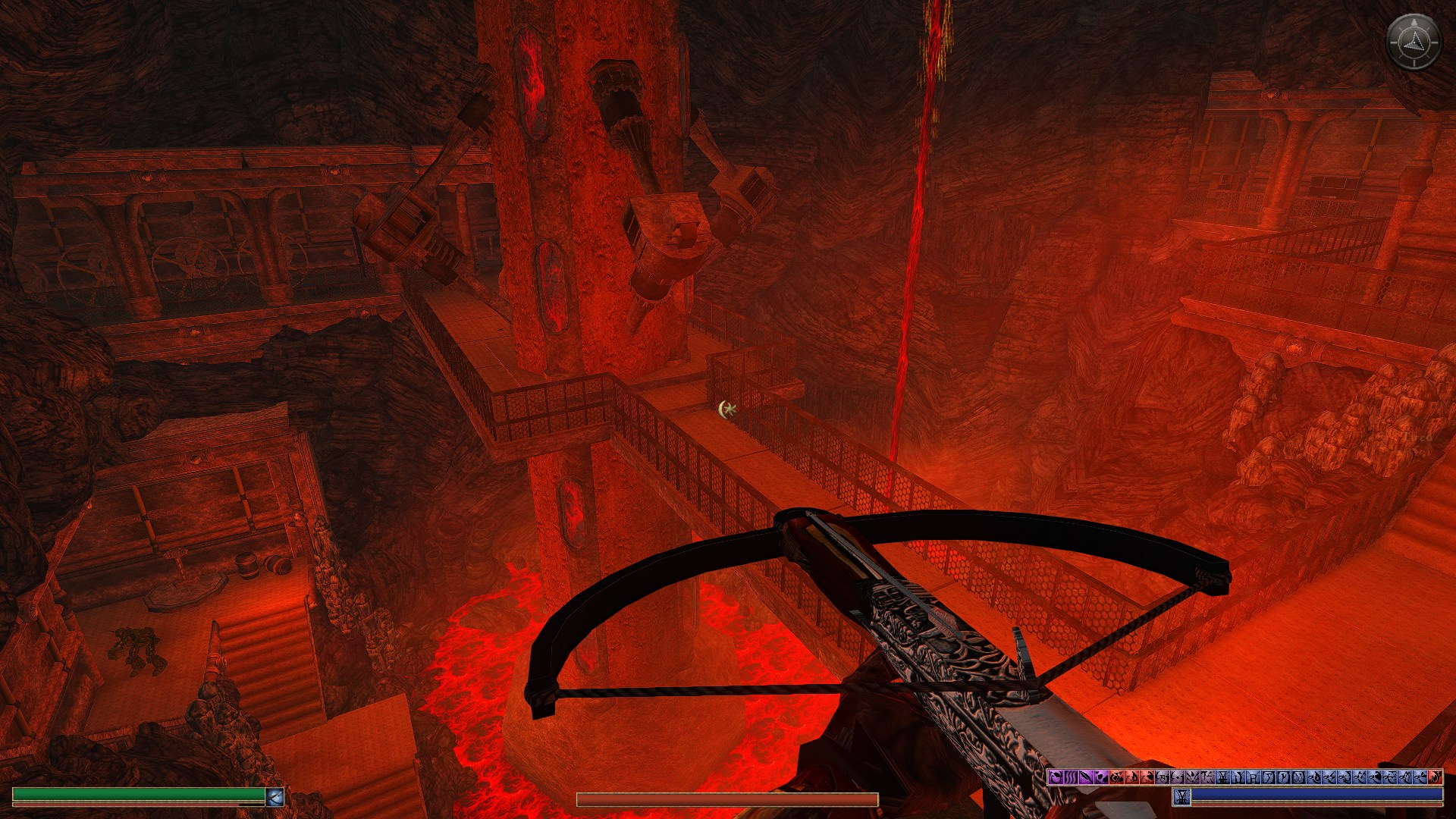Image resolution: width=1456 pixels, height=819 pixels.
Task: Click the first purple swirl effect icon
Action: pyautogui.click(x=1055, y=777)
